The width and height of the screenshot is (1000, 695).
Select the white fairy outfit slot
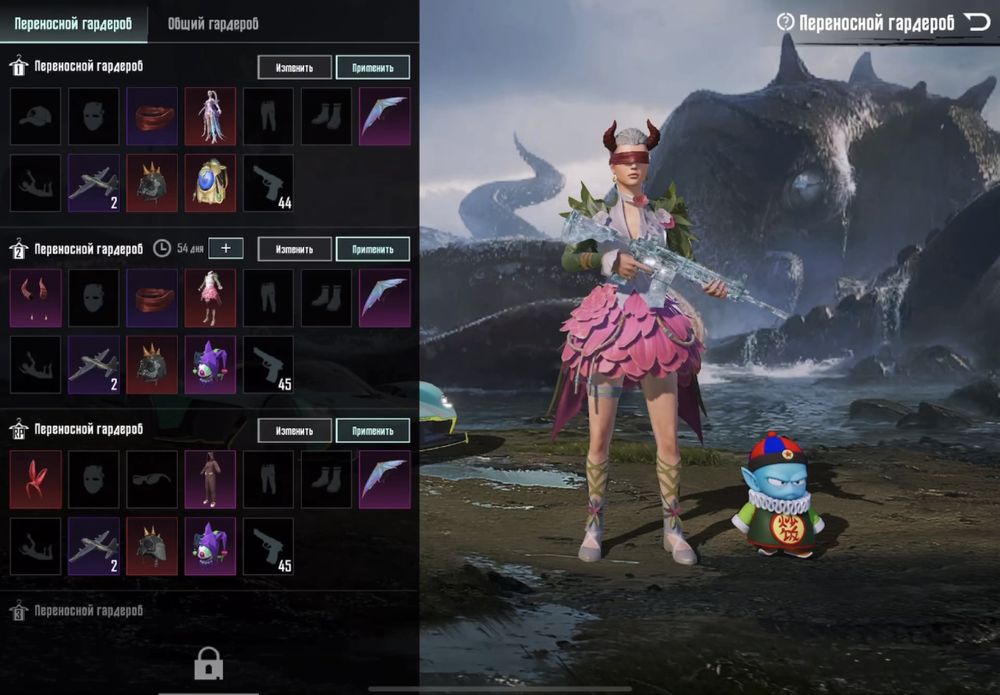[x=210, y=116]
